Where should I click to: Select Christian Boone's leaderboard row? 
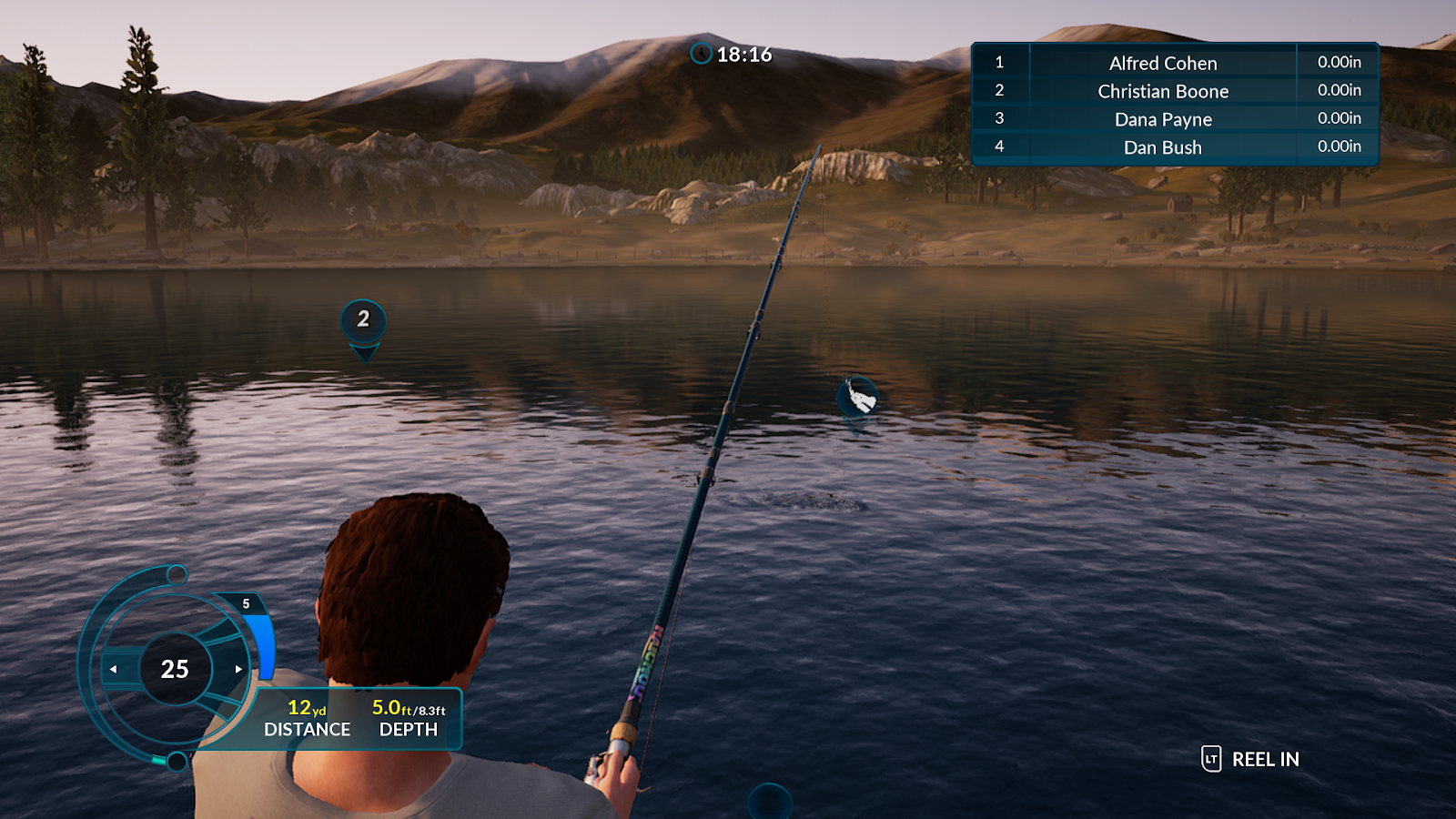coord(1162,91)
